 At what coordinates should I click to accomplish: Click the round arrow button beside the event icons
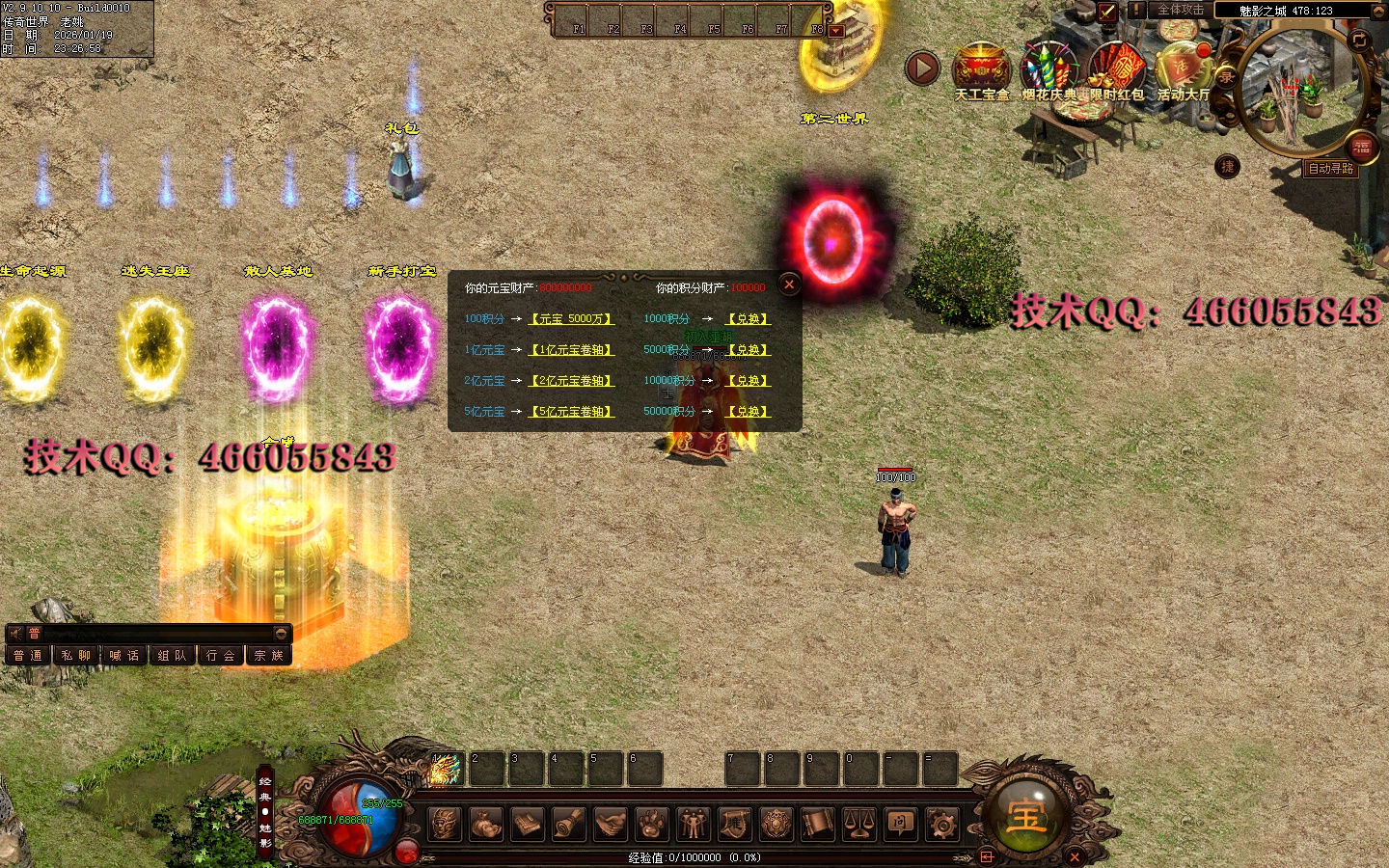click(x=922, y=68)
